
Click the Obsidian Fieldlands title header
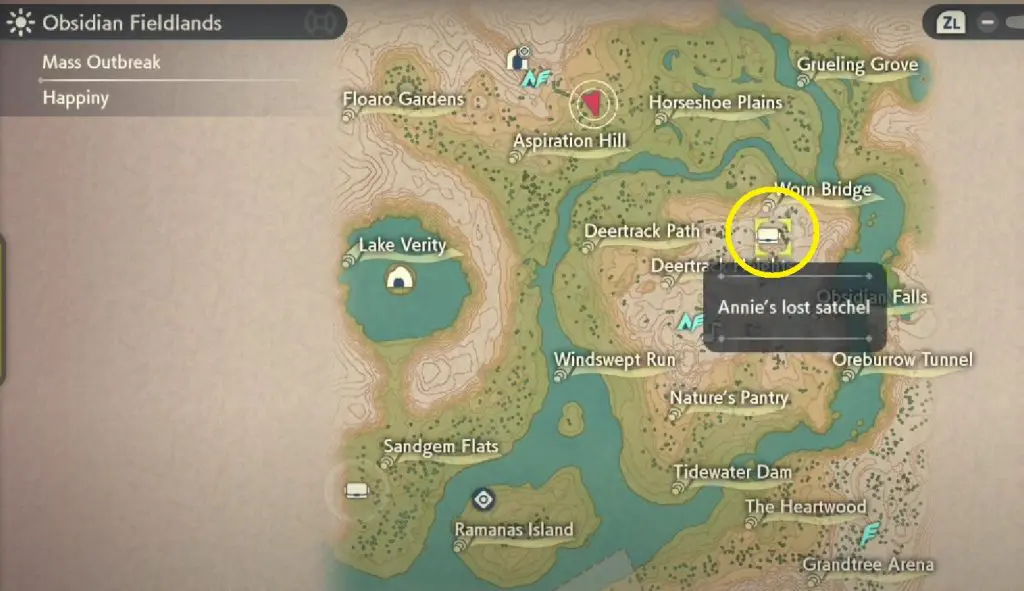click(130, 21)
